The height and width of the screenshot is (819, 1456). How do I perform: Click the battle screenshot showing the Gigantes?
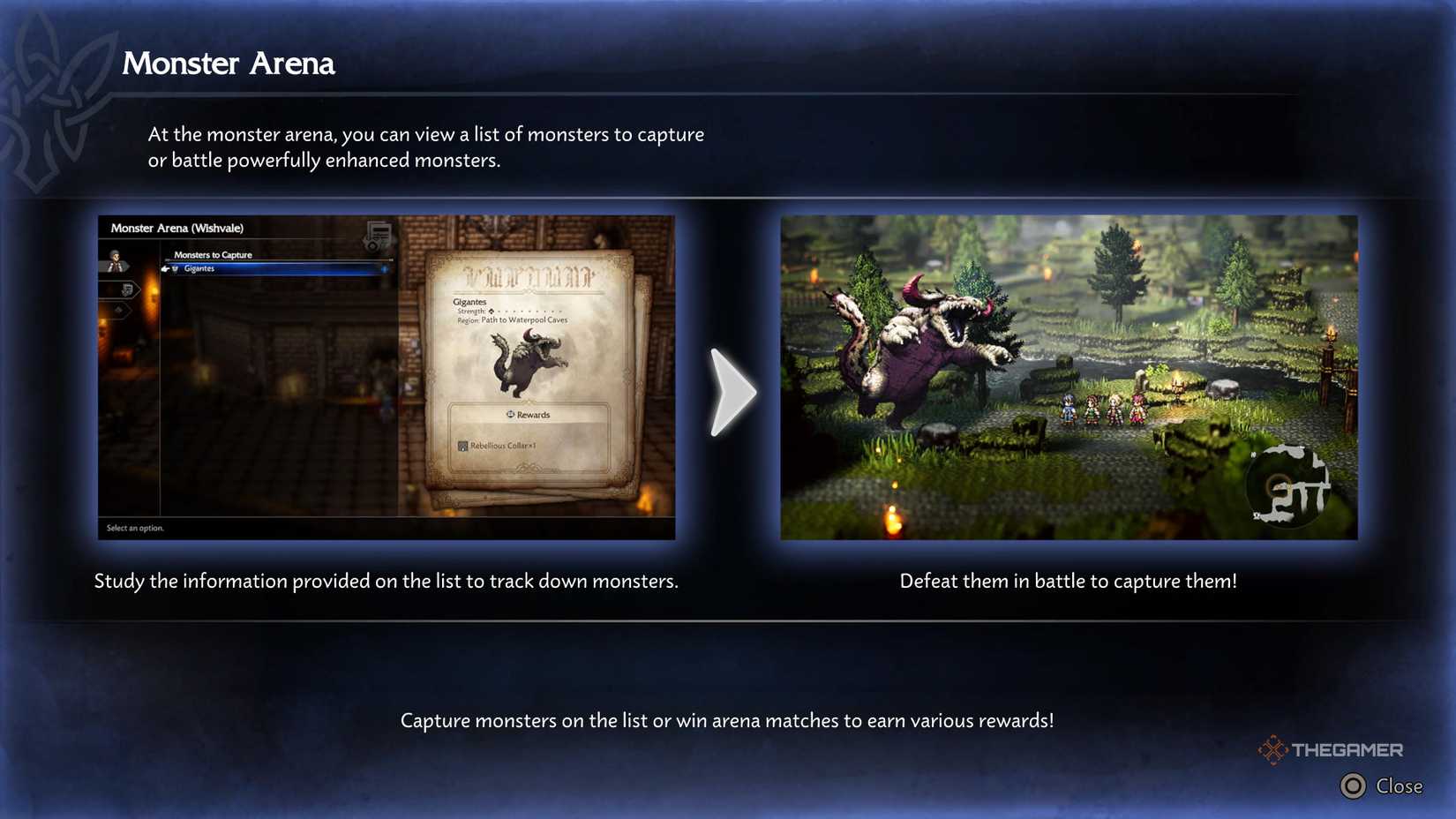point(1069,377)
